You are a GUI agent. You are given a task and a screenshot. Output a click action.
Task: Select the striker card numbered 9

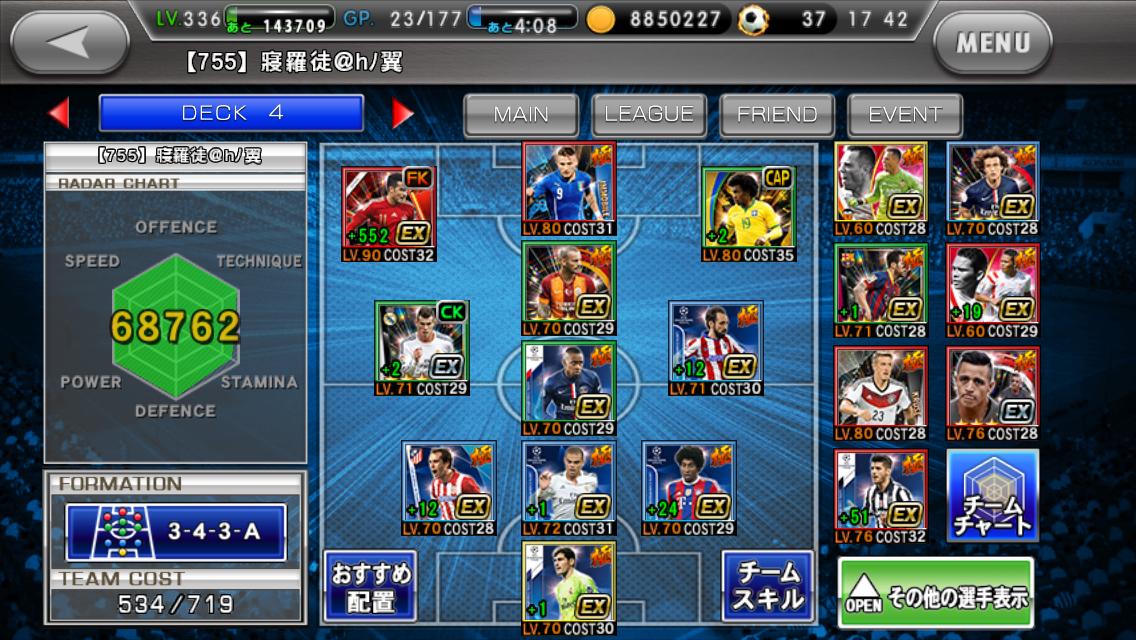pyautogui.click(x=568, y=185)
